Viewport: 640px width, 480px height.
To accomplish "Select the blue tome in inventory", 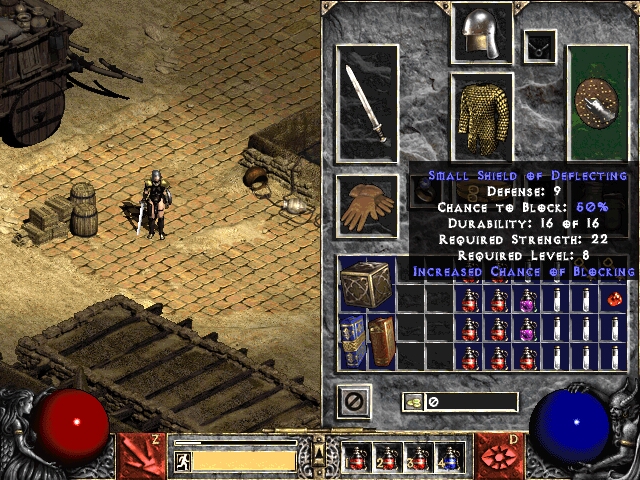I will pos(352,342).
